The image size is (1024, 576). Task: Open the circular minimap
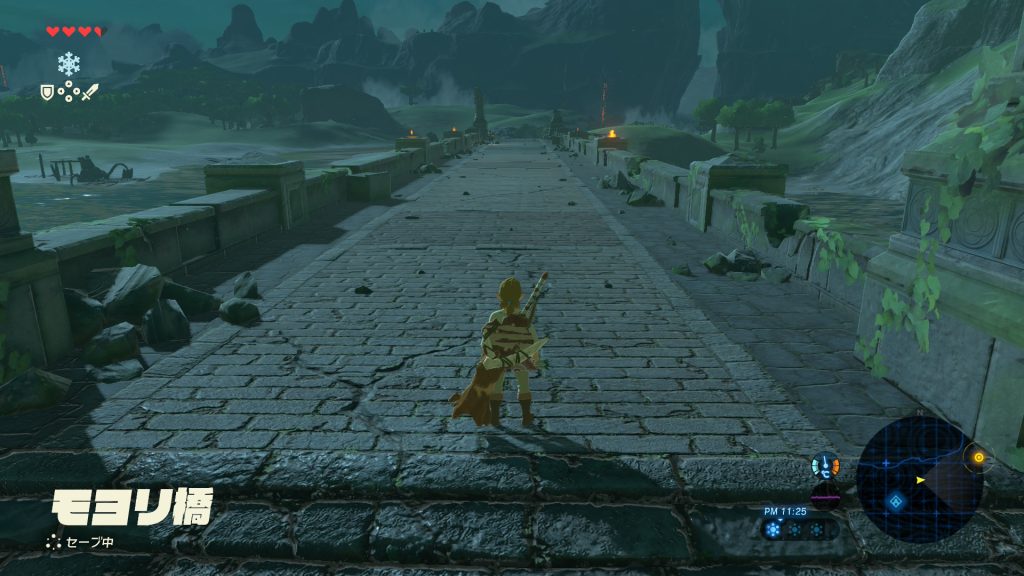[x=919, y=479]
